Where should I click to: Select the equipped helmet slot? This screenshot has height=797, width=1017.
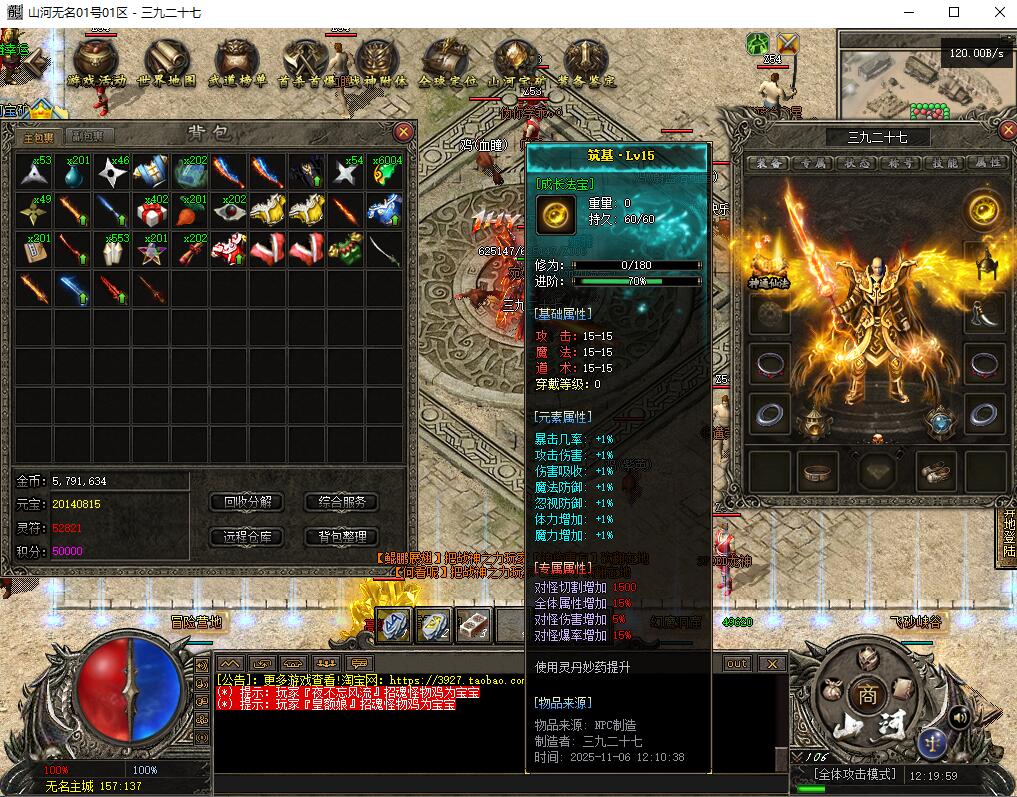coord(985,263)
